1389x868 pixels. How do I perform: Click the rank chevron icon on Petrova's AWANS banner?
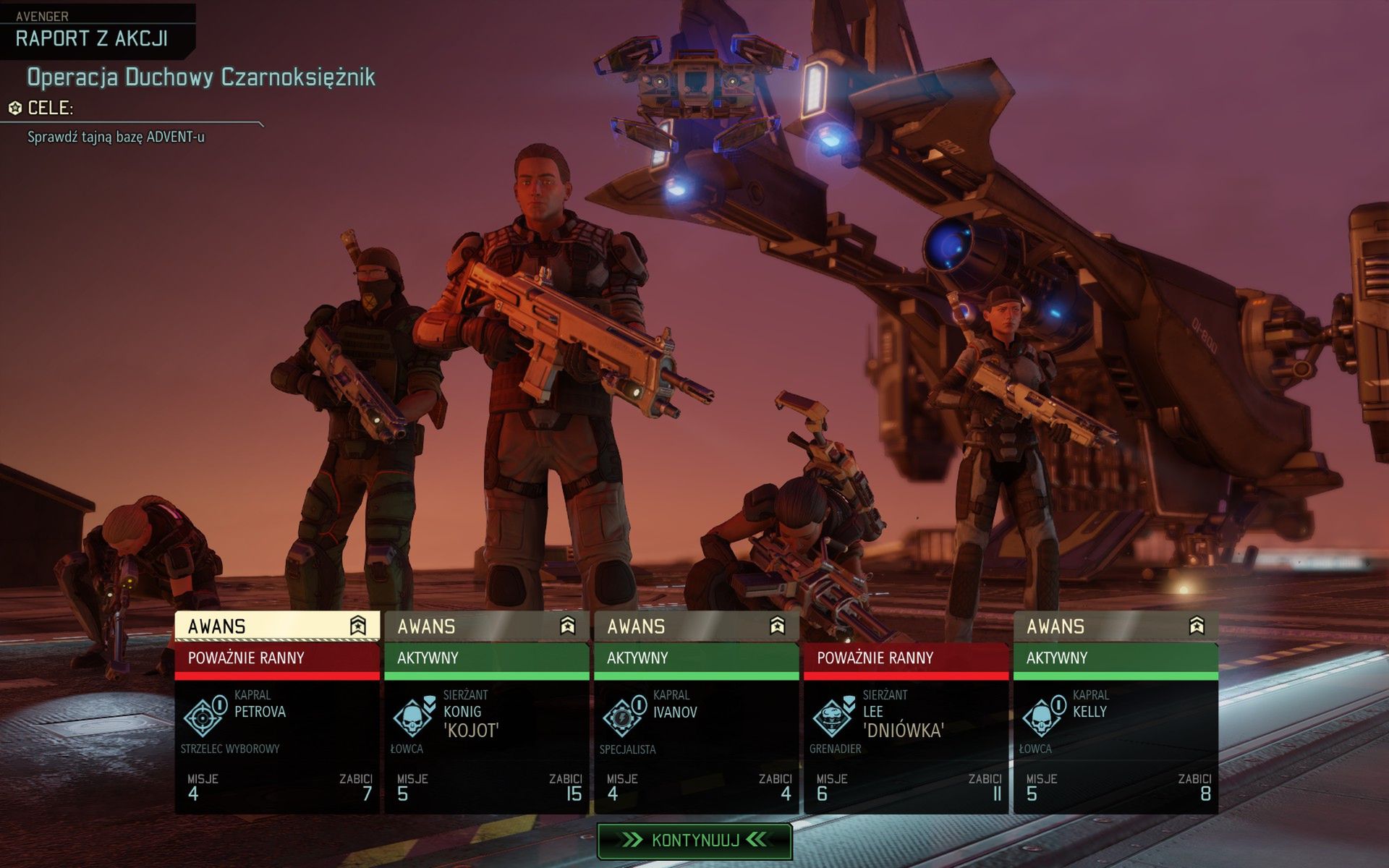pos(358,626)
